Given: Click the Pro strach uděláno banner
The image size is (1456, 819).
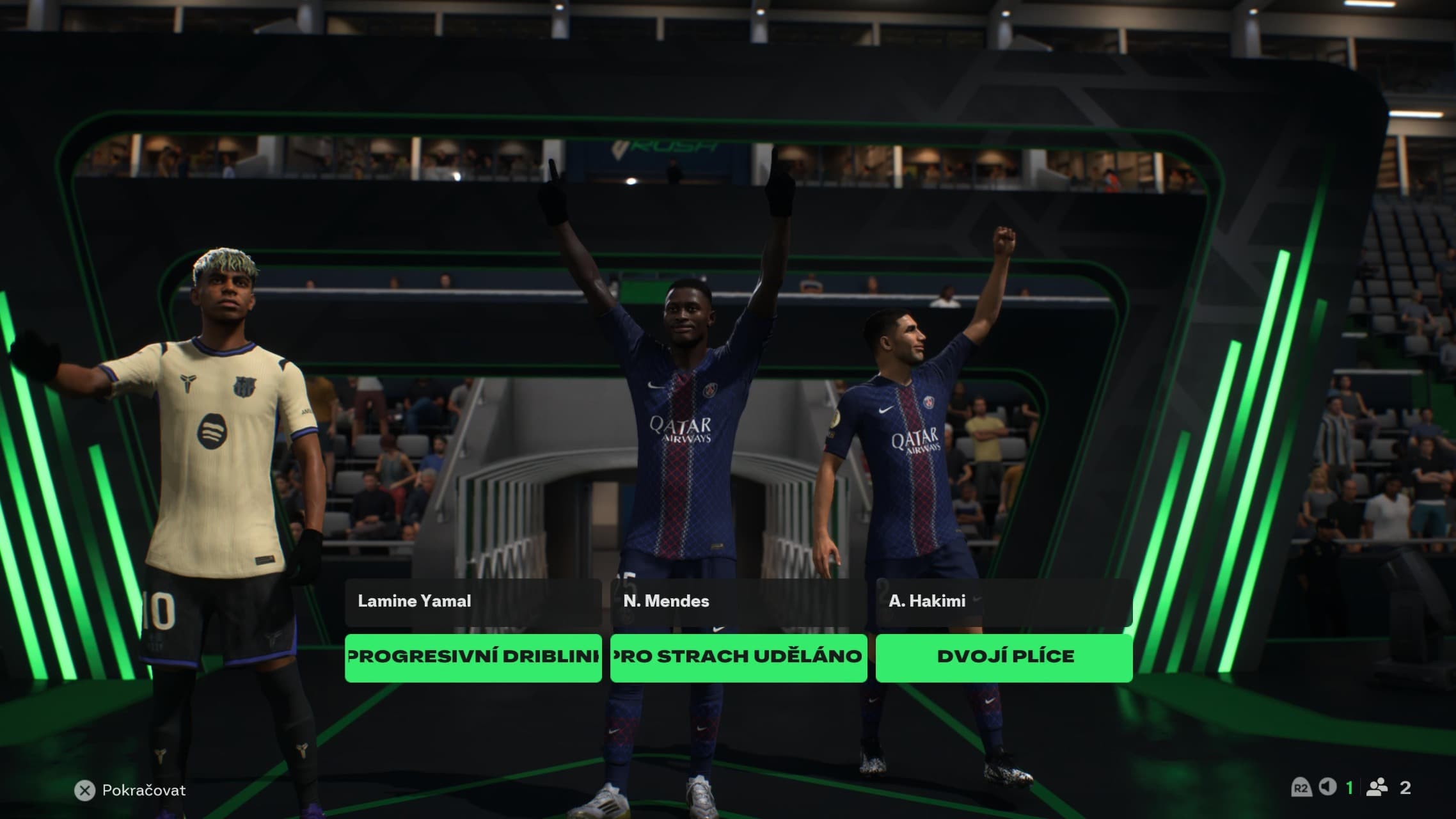Looking at the screenshot, I should (x=738, y=657).
